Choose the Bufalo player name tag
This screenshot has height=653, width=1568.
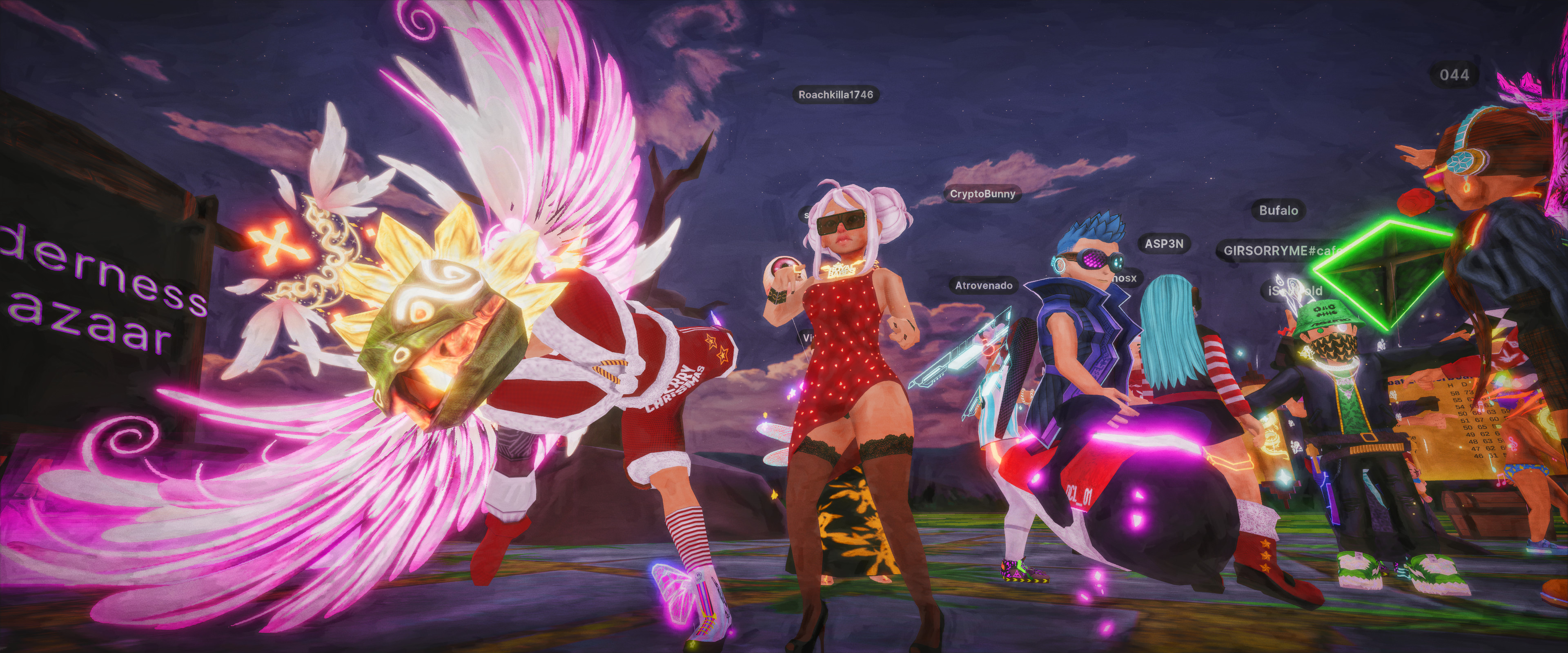(1278, 211)
